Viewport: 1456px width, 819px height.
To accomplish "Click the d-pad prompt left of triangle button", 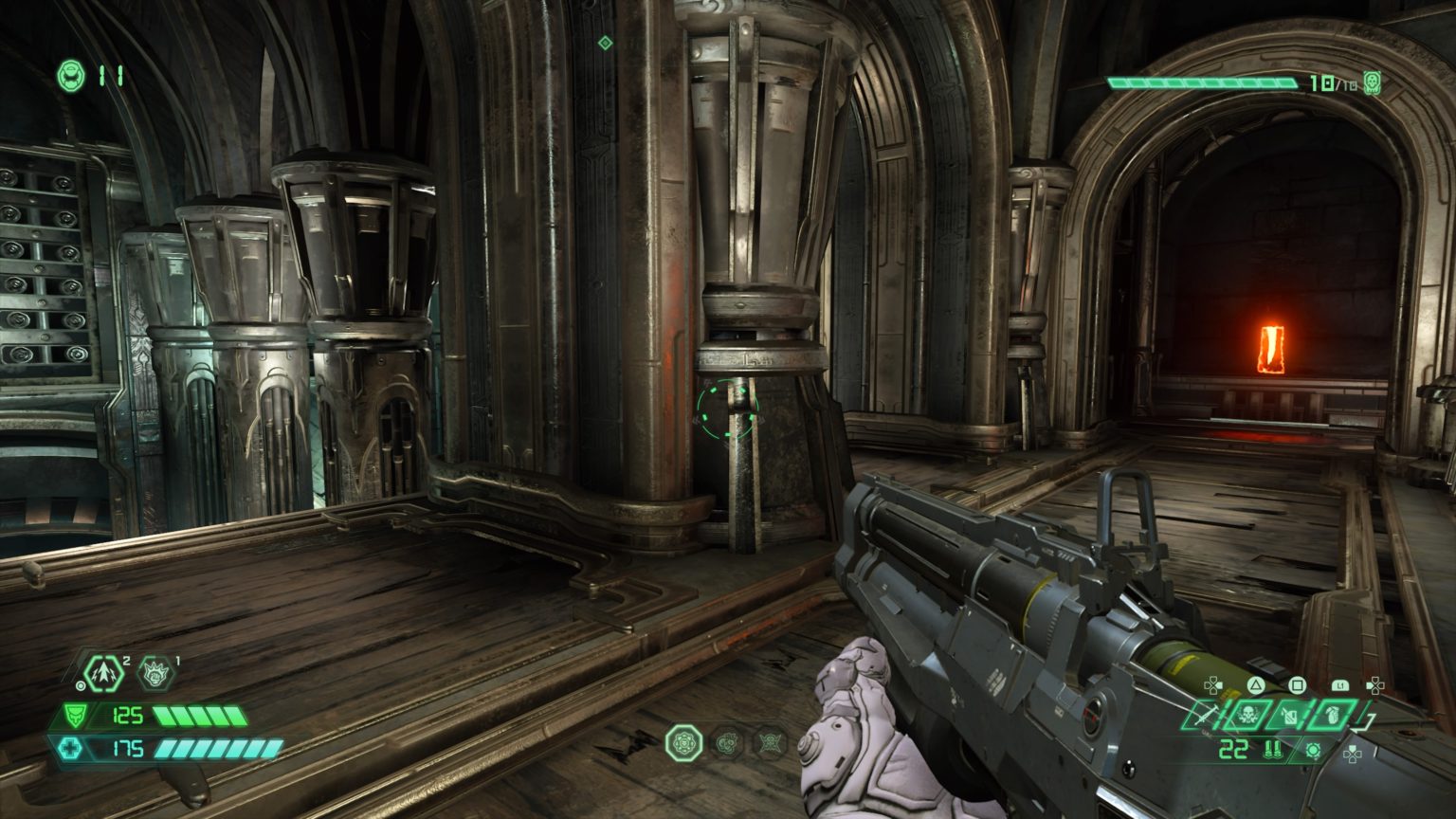I will pos(1213,684).
